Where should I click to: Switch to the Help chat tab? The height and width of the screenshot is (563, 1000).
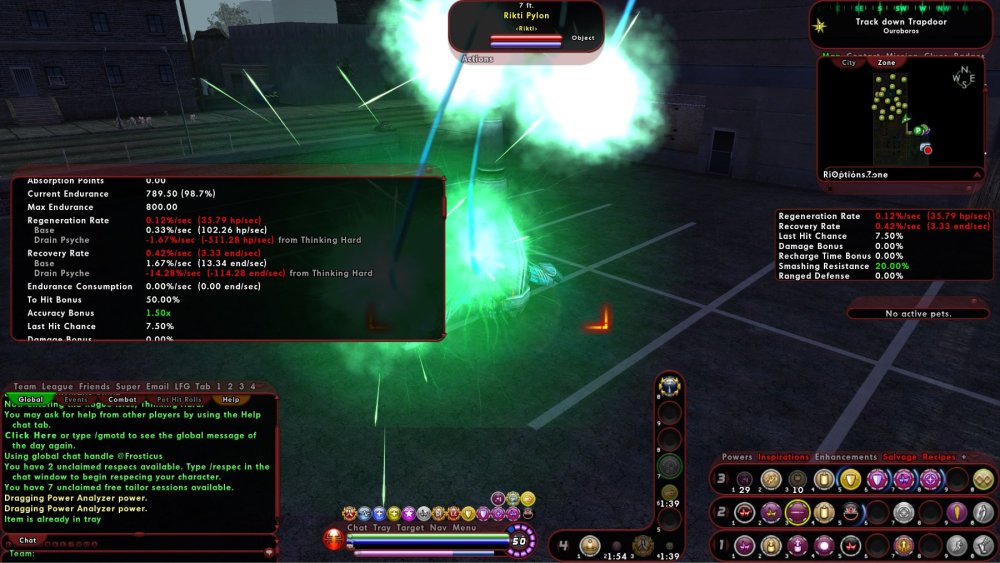coord(230,399)
